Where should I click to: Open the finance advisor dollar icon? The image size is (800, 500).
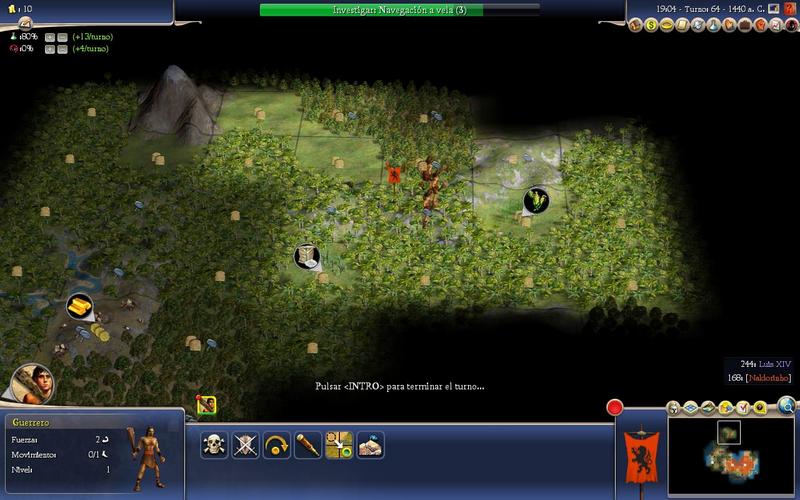pyautogui.click(x=649, y=24)
